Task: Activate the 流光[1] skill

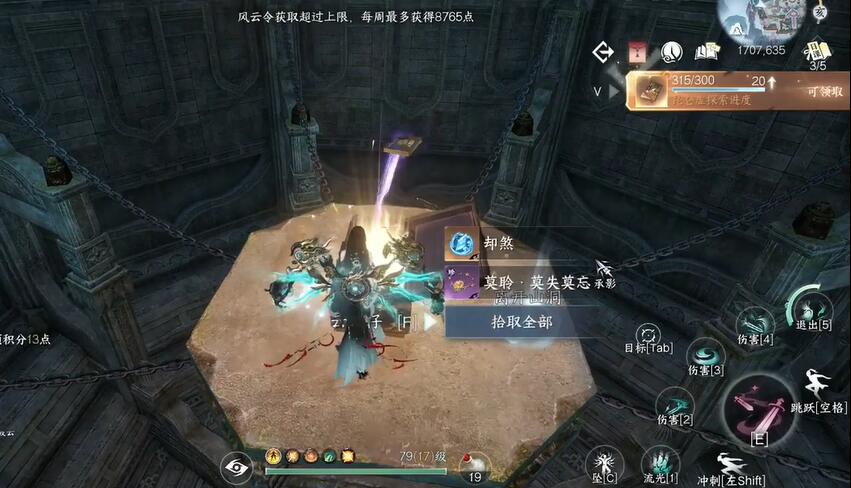Action: [660, 463]
